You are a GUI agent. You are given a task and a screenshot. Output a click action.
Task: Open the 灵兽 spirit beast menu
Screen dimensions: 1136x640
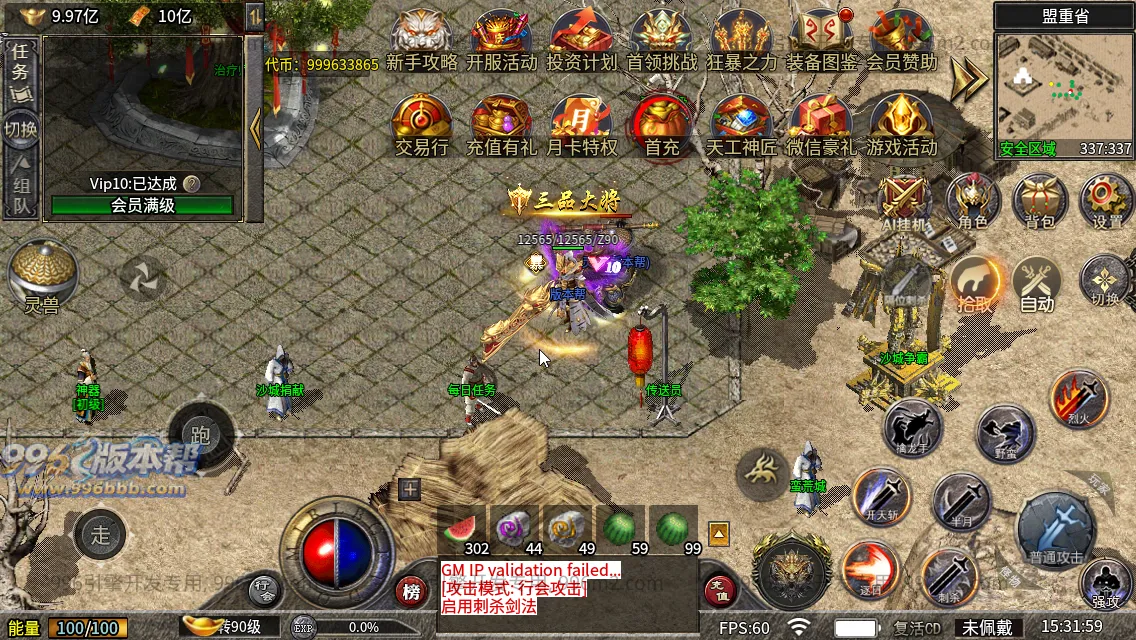tap(43, 276)
